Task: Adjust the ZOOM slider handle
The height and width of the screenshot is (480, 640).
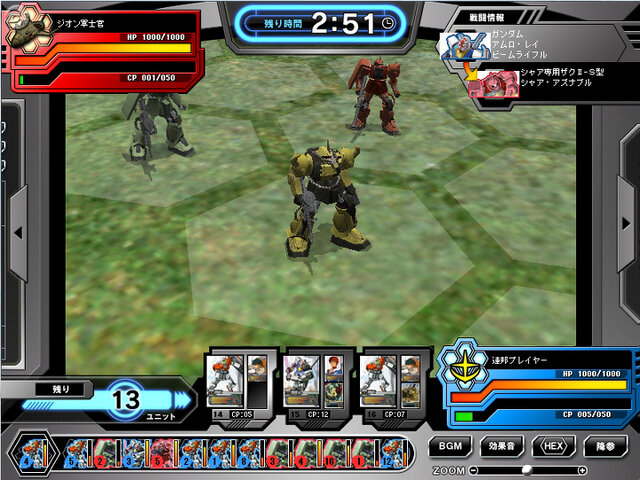Action: [527, 469]
